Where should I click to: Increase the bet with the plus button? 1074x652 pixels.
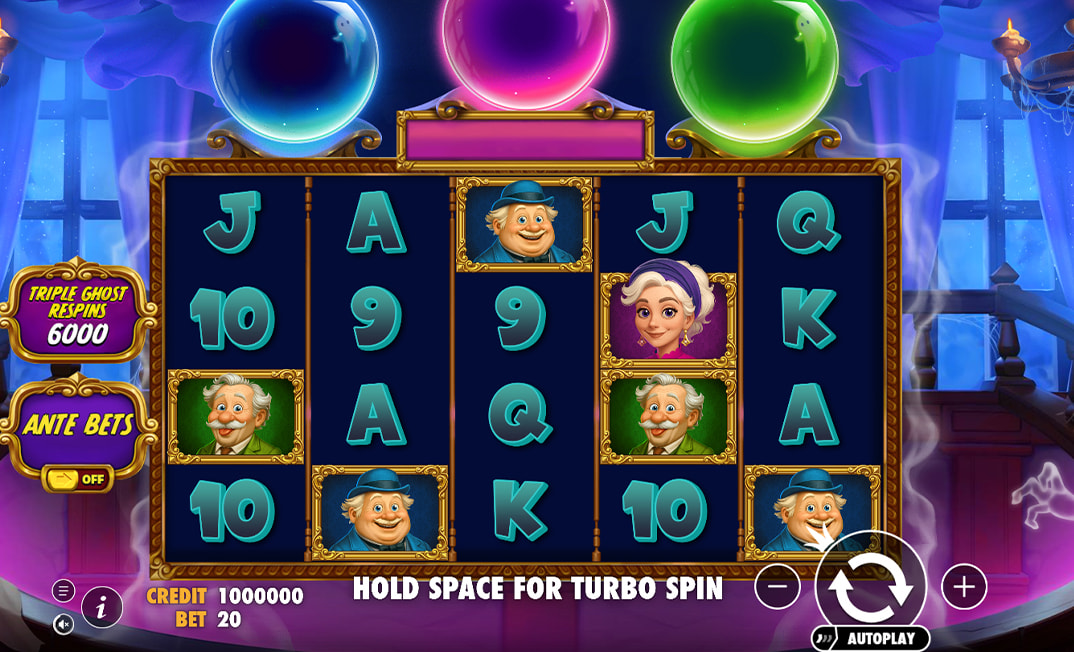point(964,587)
